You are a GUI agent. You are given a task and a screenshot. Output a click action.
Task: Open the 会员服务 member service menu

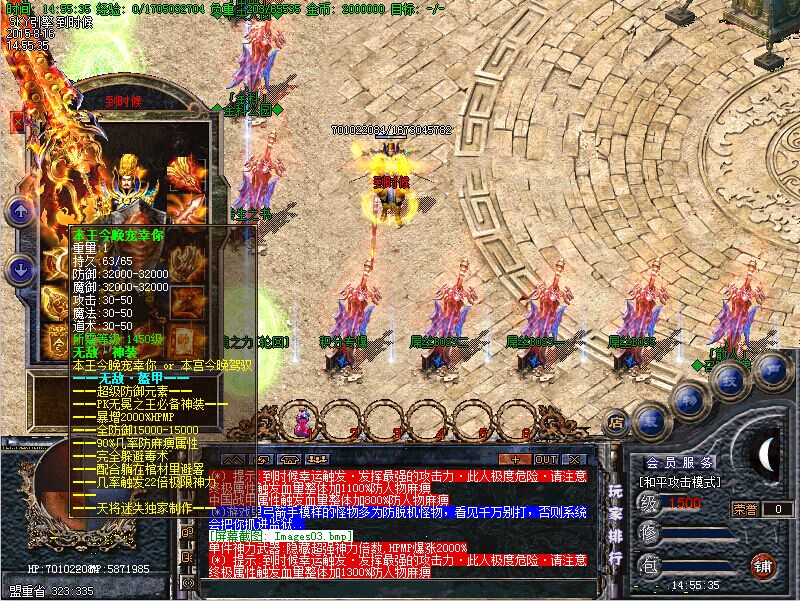(x=679, y=462)
